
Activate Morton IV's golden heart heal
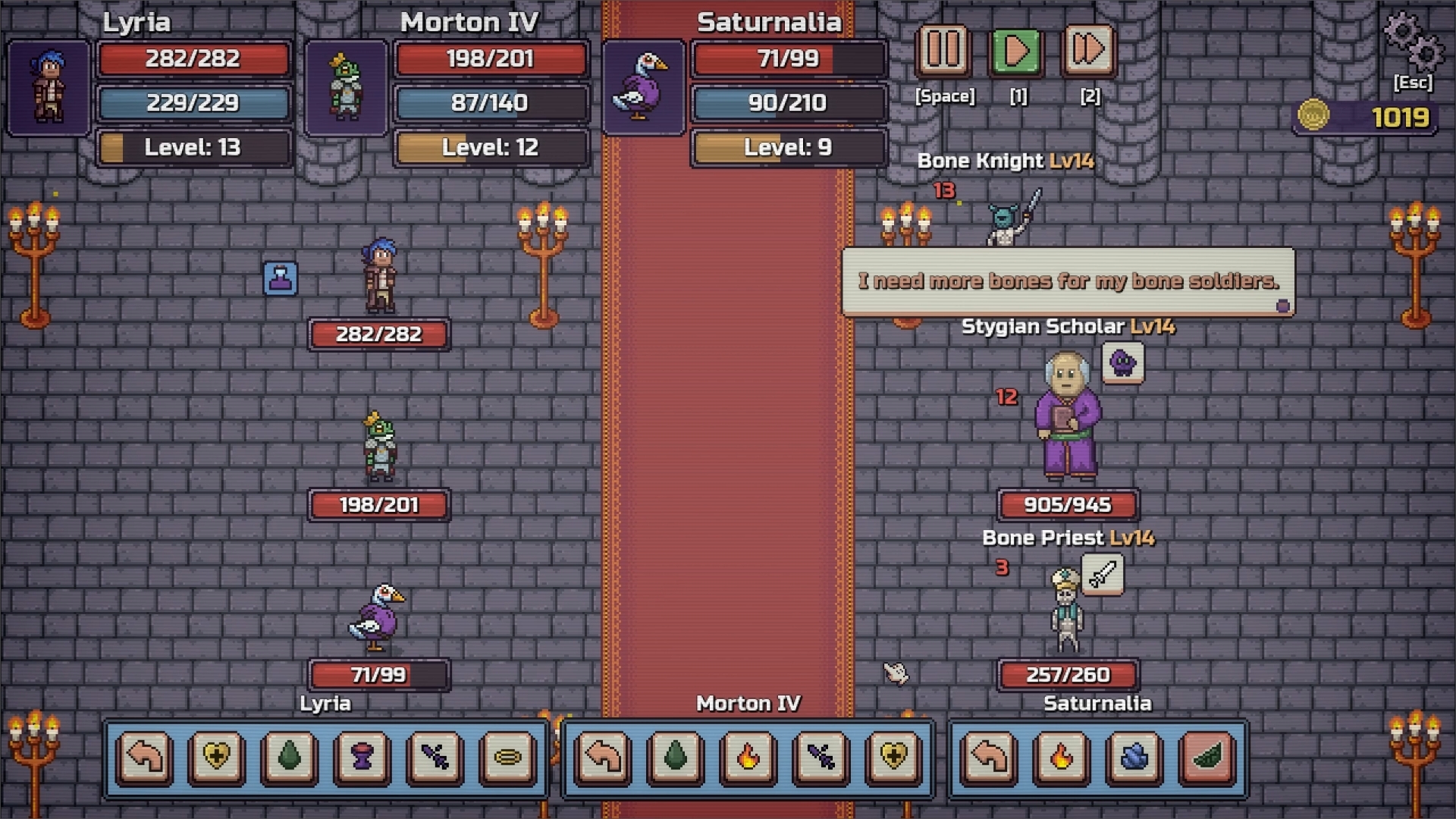pyautogui.click(x=893, y=757)
